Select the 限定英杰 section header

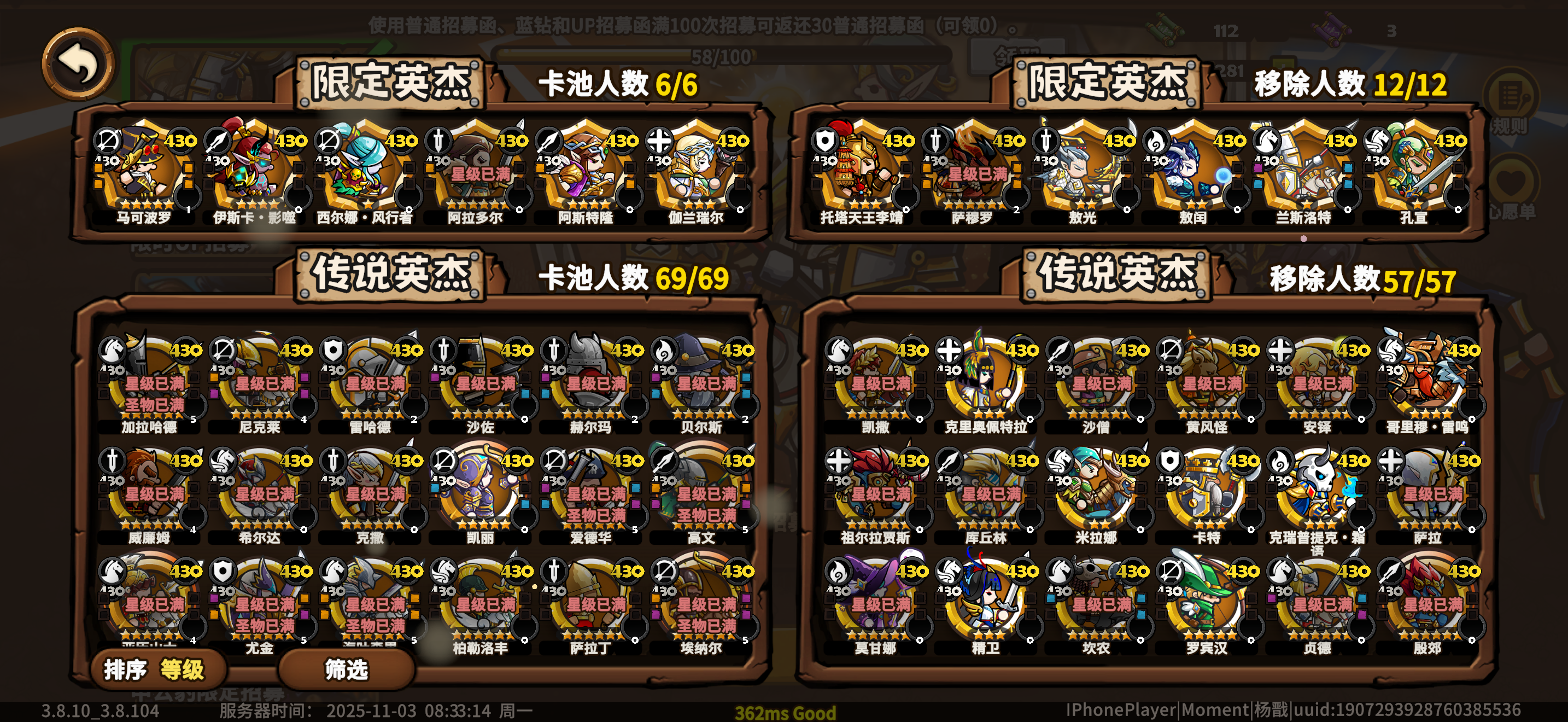pyautogui.click(x=390, y=83)
